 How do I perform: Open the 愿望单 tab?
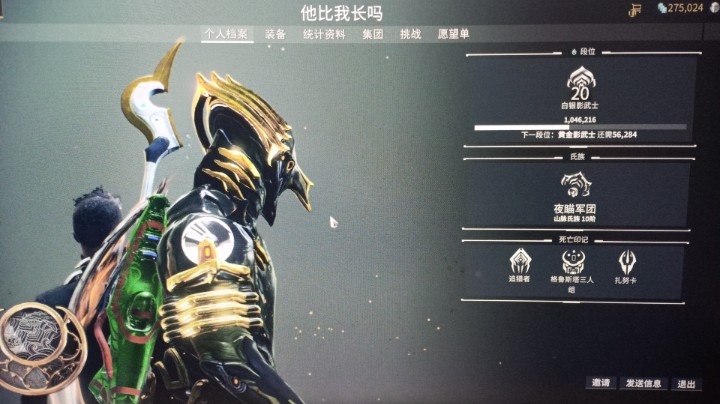[453, 34]
